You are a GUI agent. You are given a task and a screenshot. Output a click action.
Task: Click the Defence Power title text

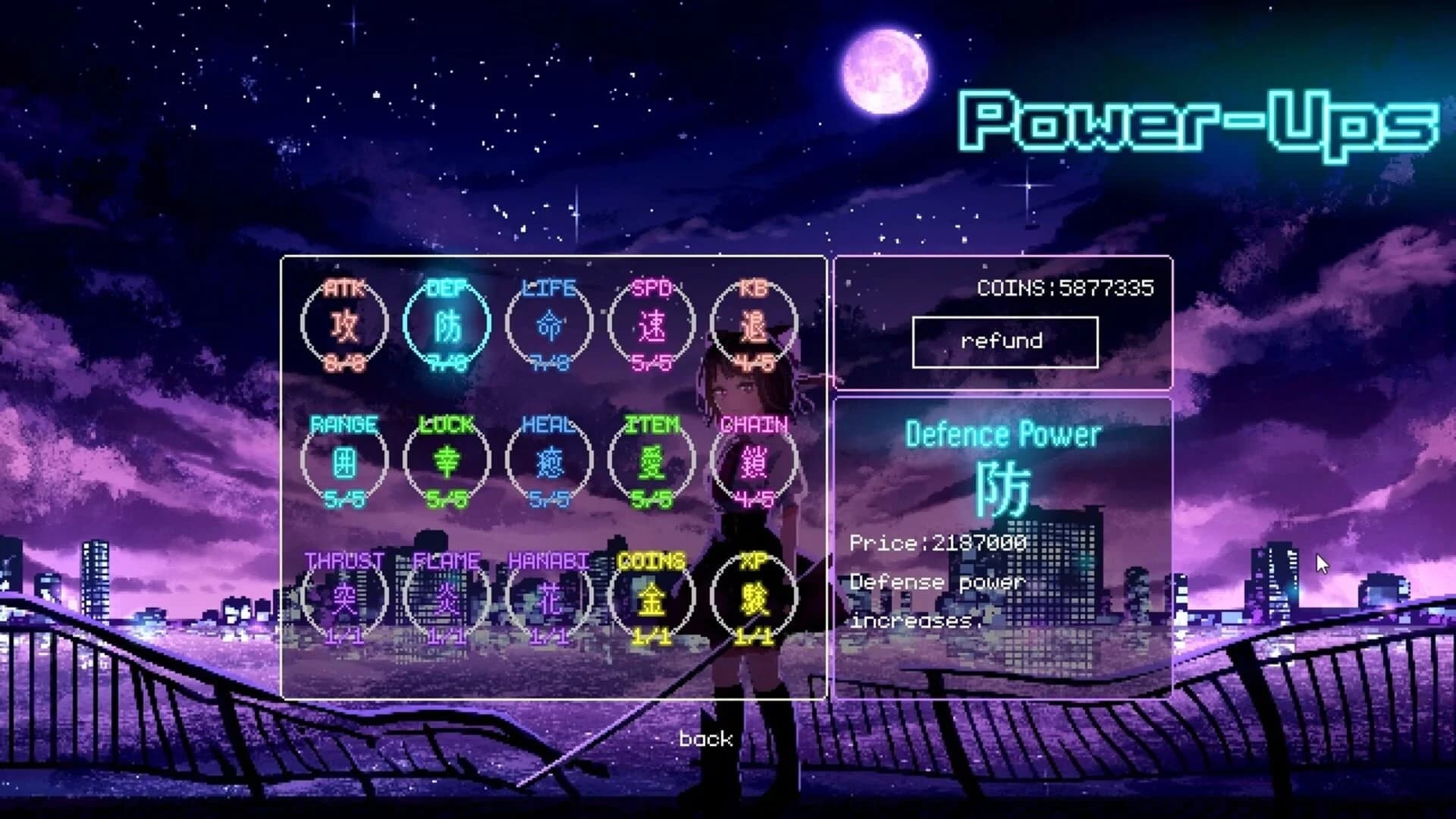pos(1003,434)
